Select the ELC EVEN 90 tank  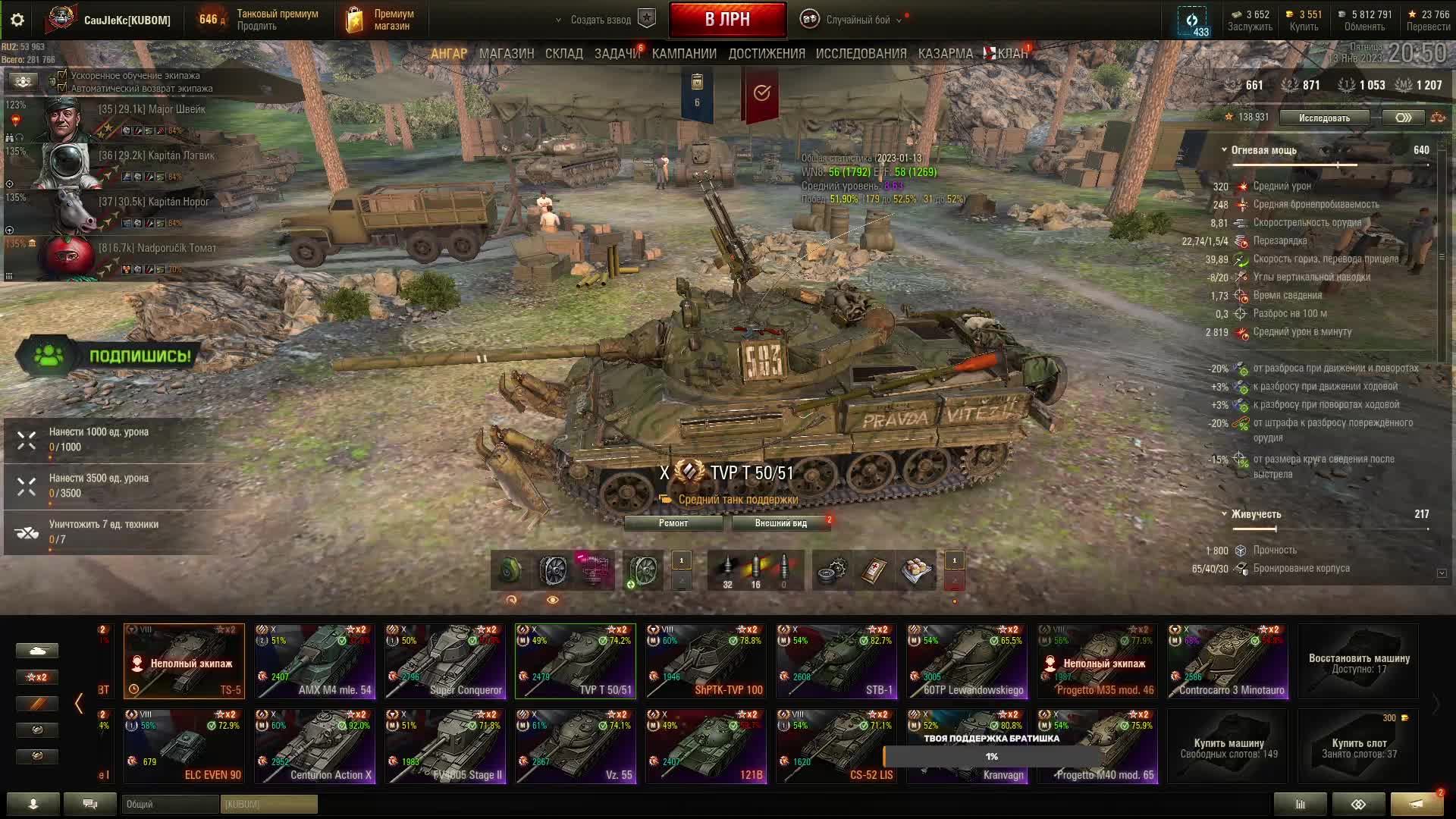184,746
